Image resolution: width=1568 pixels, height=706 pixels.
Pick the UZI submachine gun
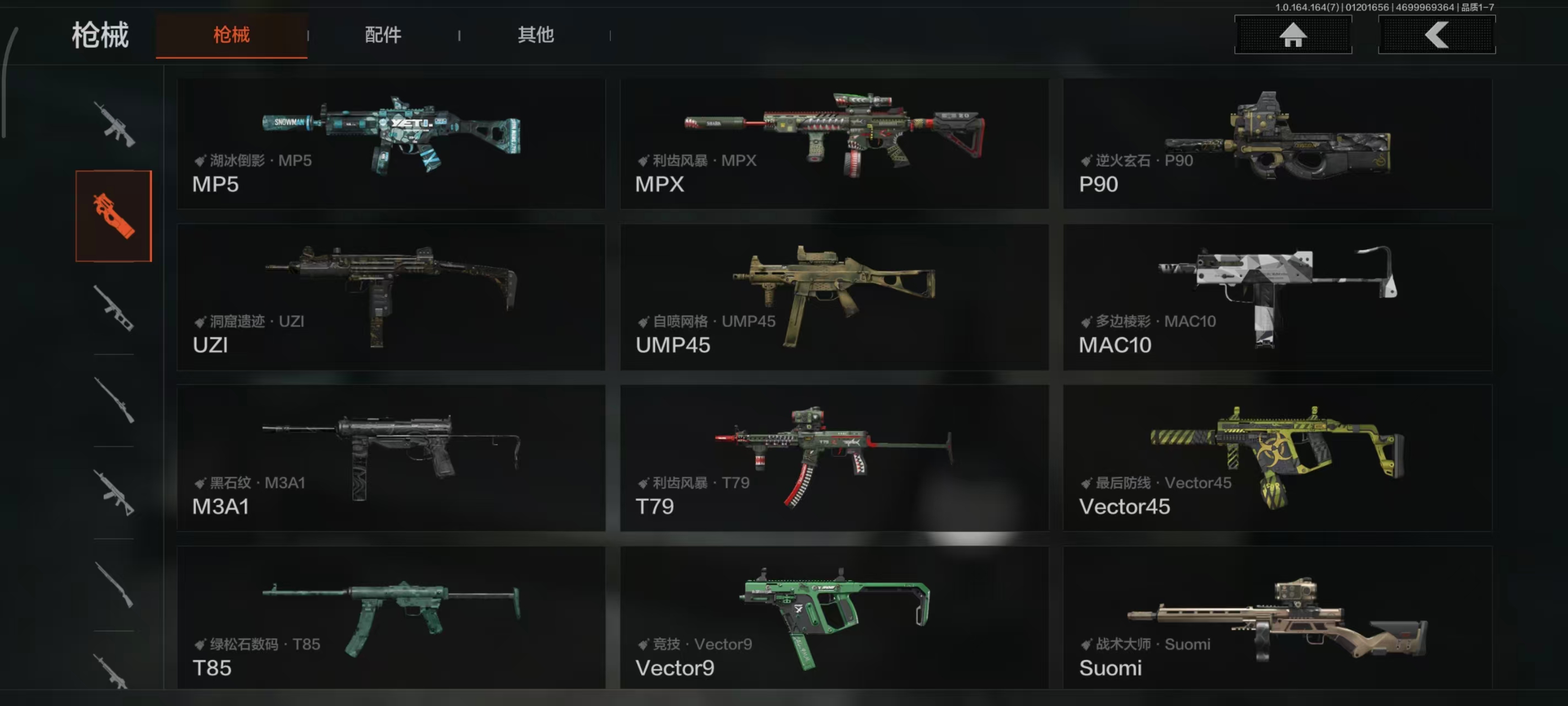[x=391, y=297]
